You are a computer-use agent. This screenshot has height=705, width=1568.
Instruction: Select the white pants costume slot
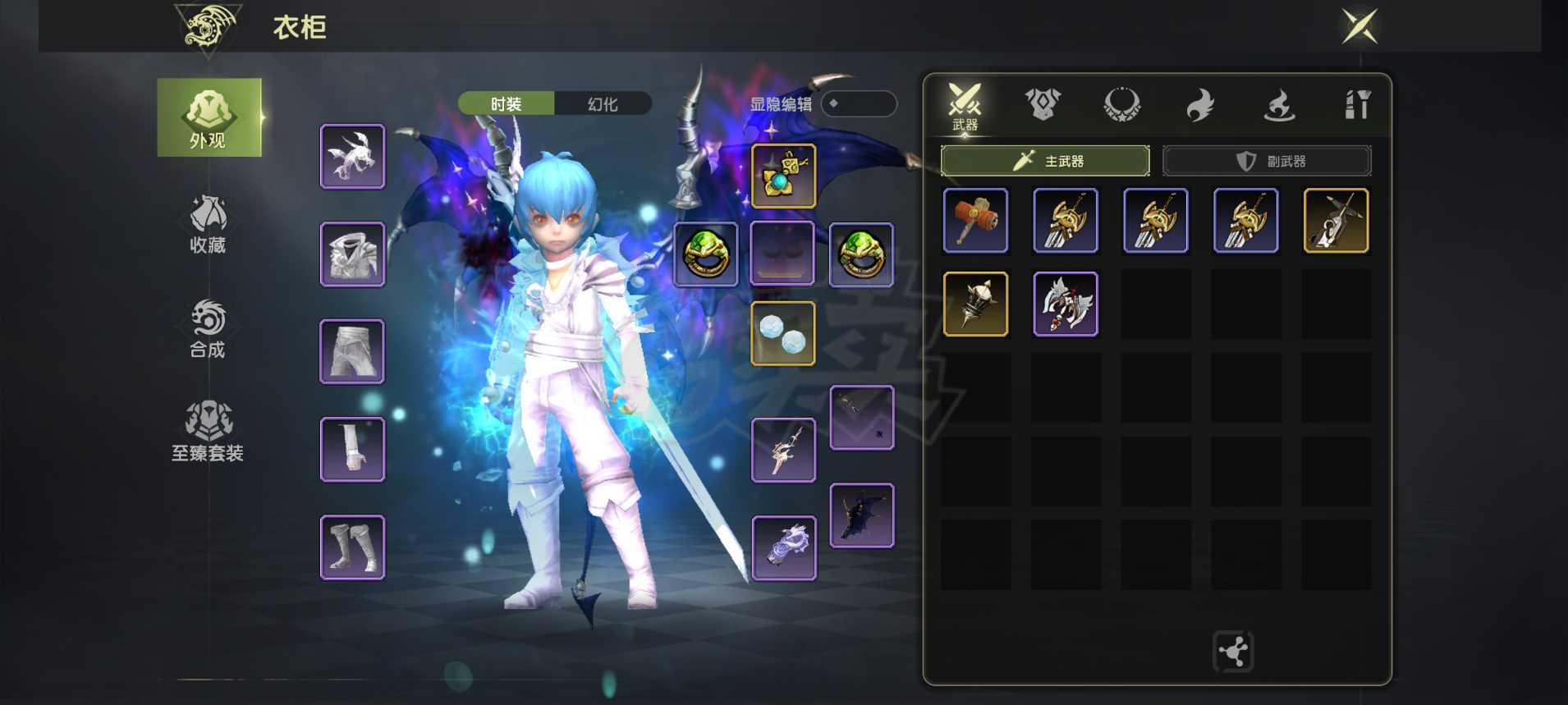coord(352,352)
